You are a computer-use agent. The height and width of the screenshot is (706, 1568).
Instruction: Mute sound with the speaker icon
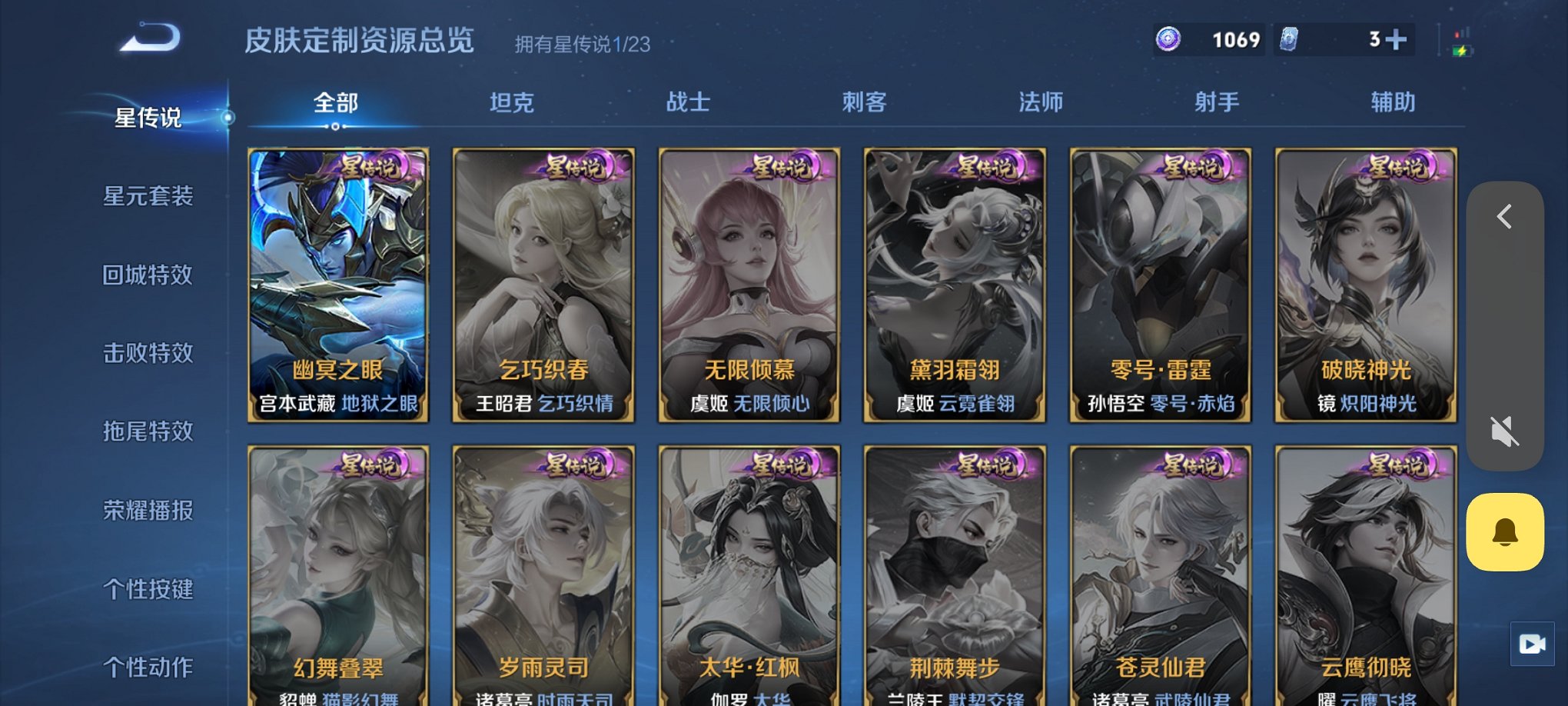(1505, 432)
